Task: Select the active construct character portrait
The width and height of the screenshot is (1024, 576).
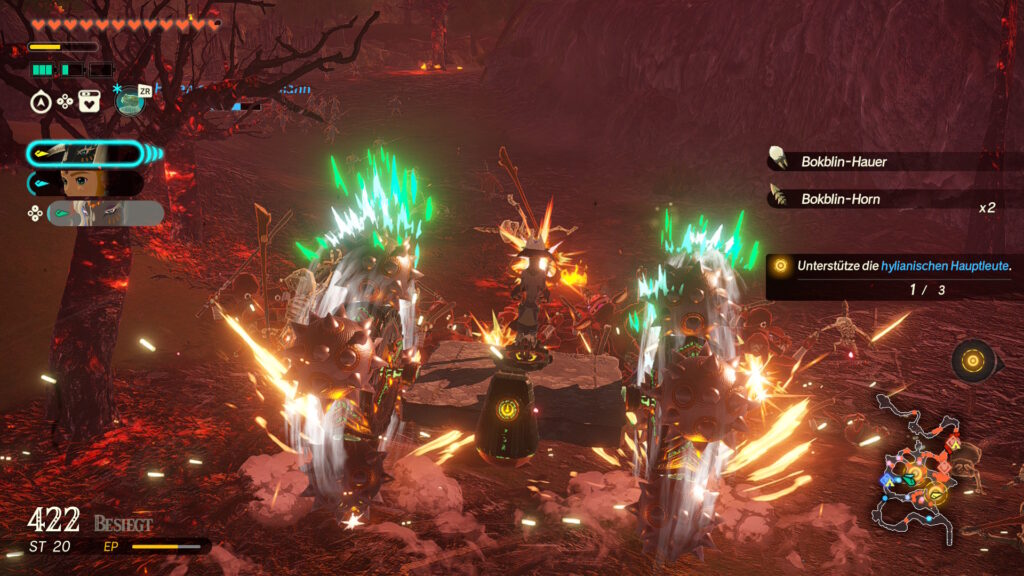Action: (x=85, y=153)
